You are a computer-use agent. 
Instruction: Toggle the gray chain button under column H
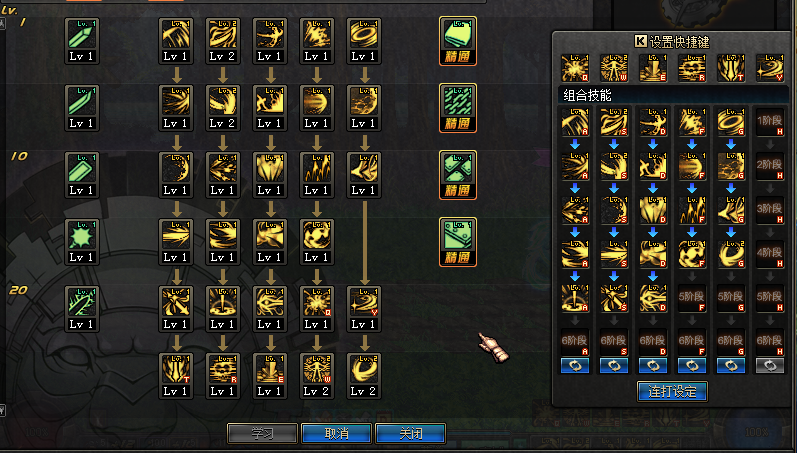pos(769,366)
